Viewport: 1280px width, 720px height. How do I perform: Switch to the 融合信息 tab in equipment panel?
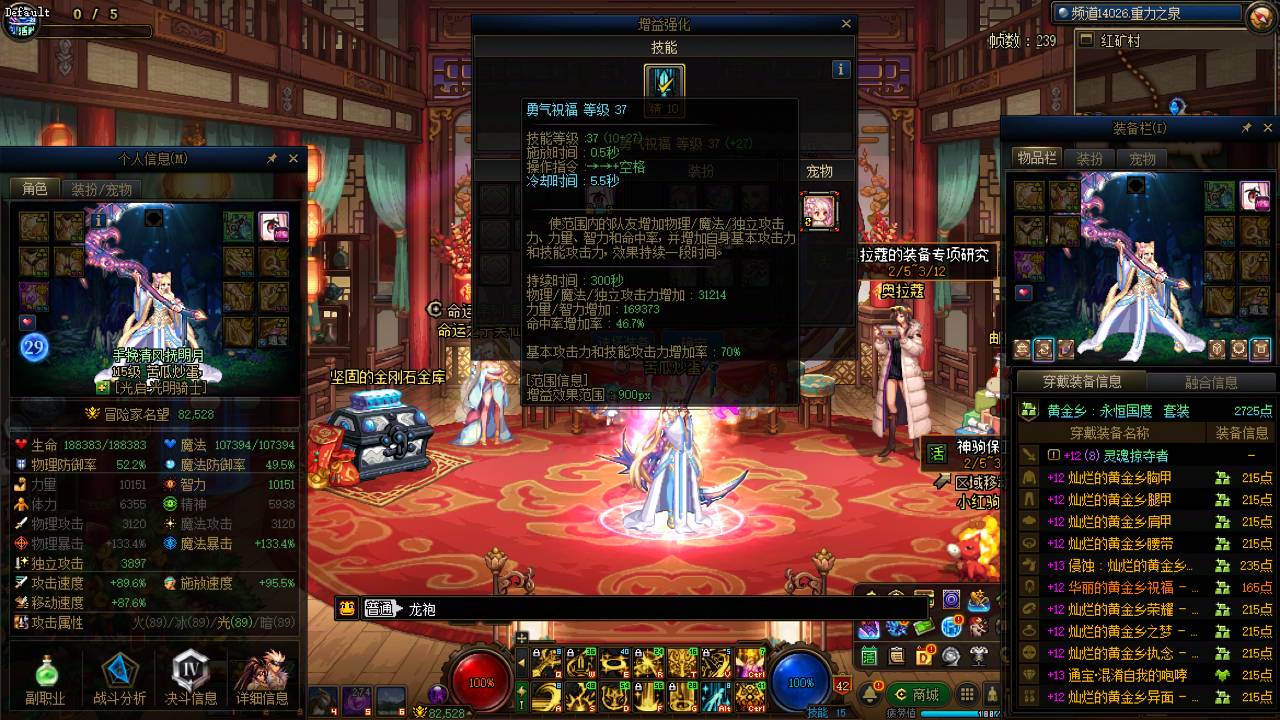(1211, 382)
